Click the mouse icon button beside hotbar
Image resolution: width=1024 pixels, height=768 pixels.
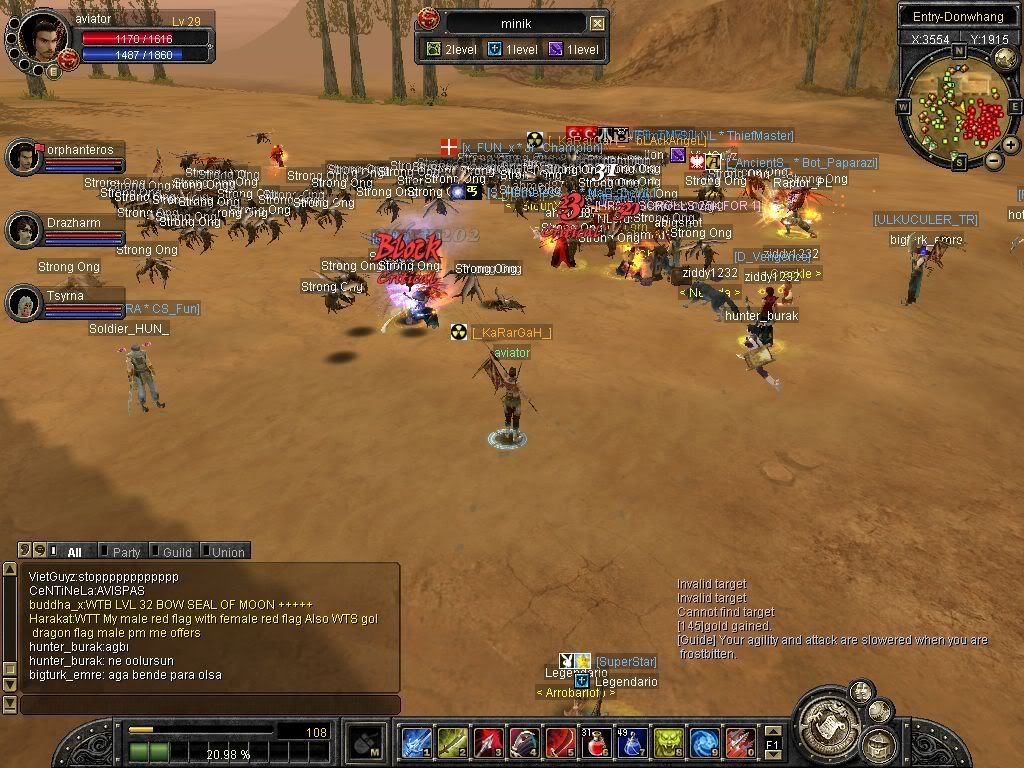[x=365, y=742]
